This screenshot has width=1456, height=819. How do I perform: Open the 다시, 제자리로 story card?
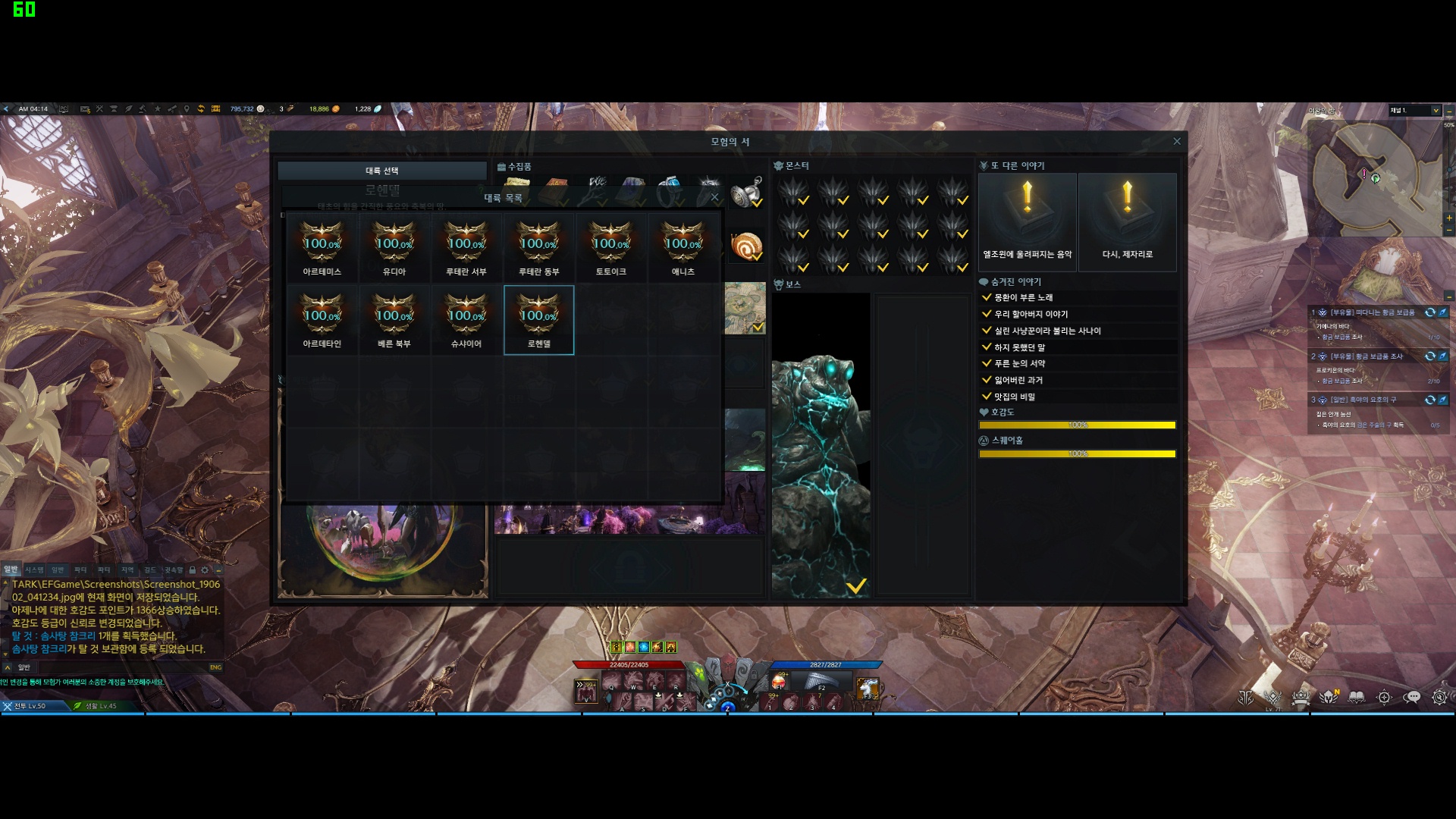pyautogui.click(x=1128, y=222)
